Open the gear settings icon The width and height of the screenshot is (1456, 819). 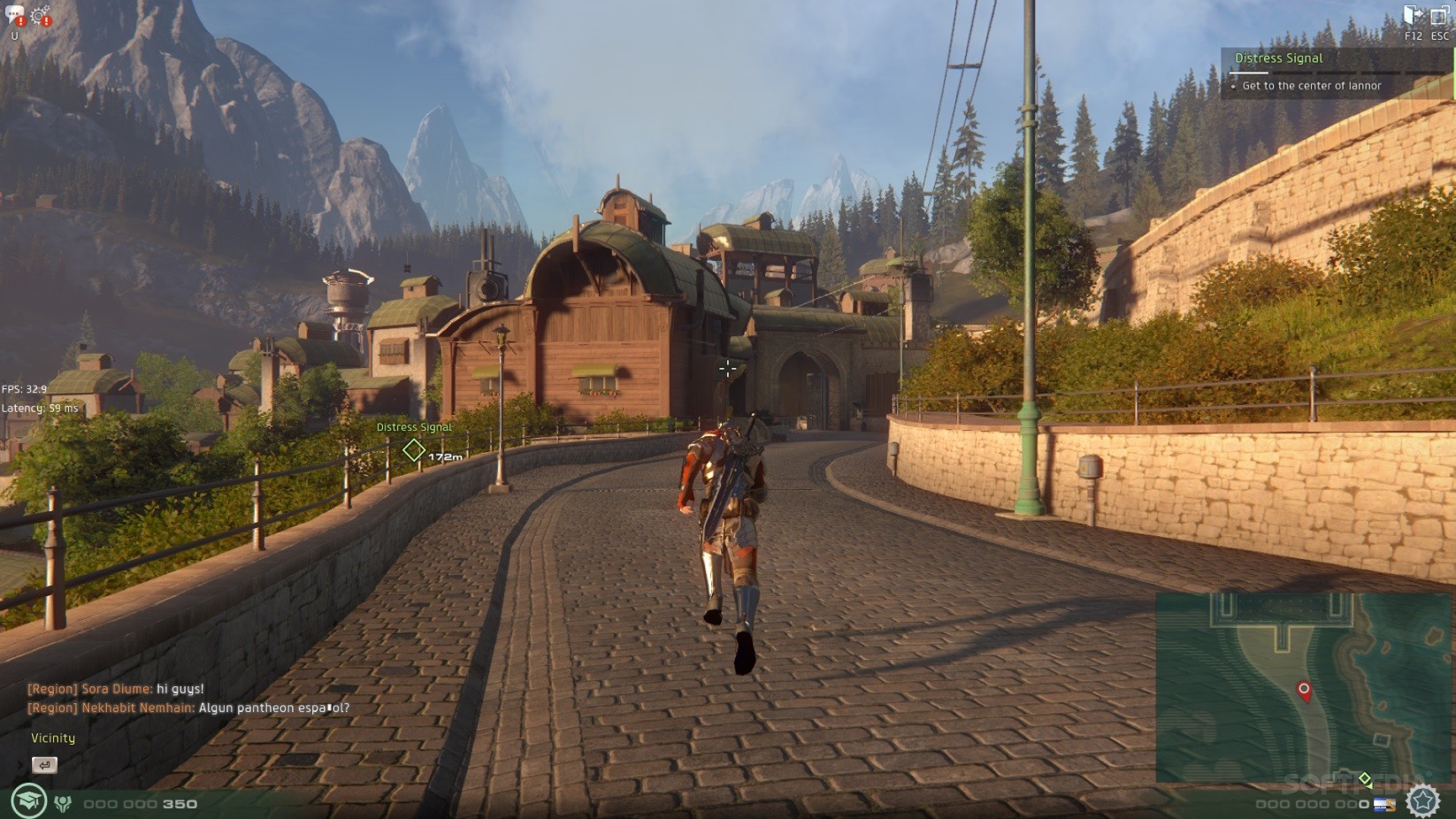tap(40, 15)
